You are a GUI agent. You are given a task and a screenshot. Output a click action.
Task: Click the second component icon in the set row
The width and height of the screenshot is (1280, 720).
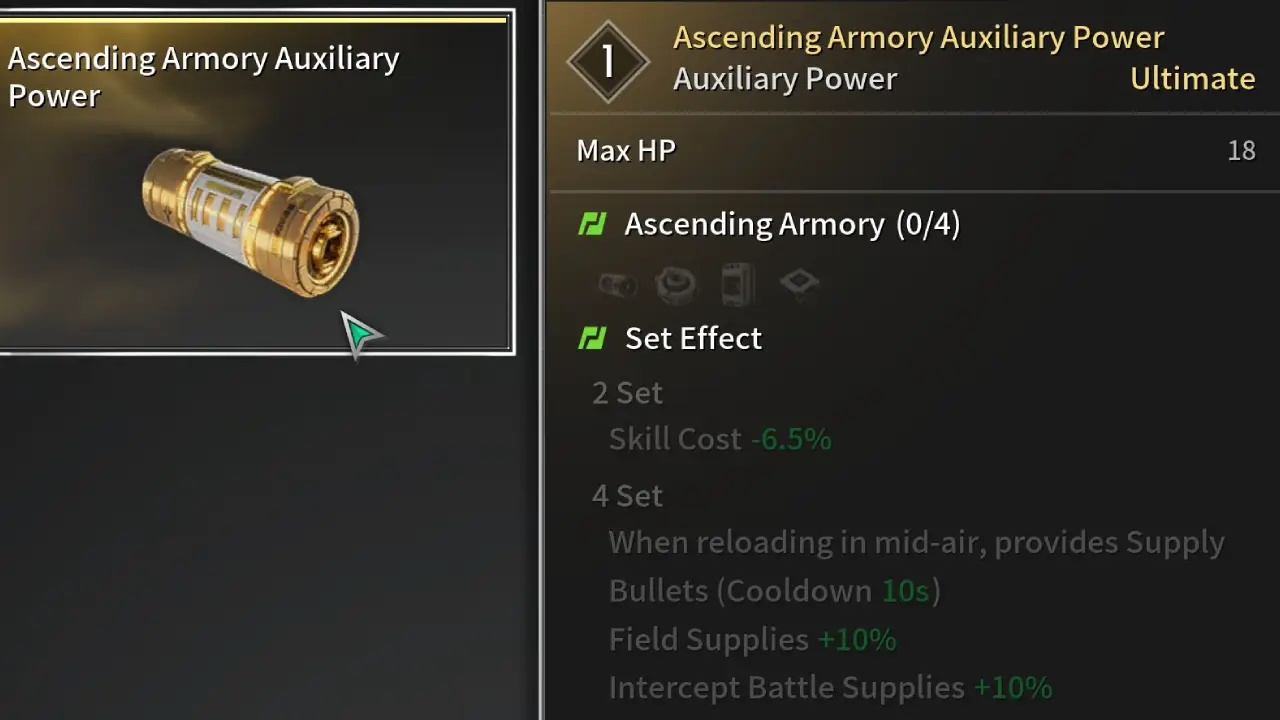[676, 283]
